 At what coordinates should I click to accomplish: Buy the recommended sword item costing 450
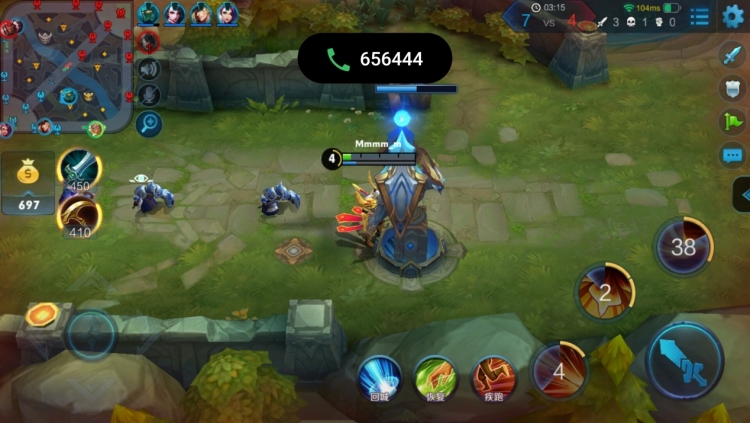point(77,168)
